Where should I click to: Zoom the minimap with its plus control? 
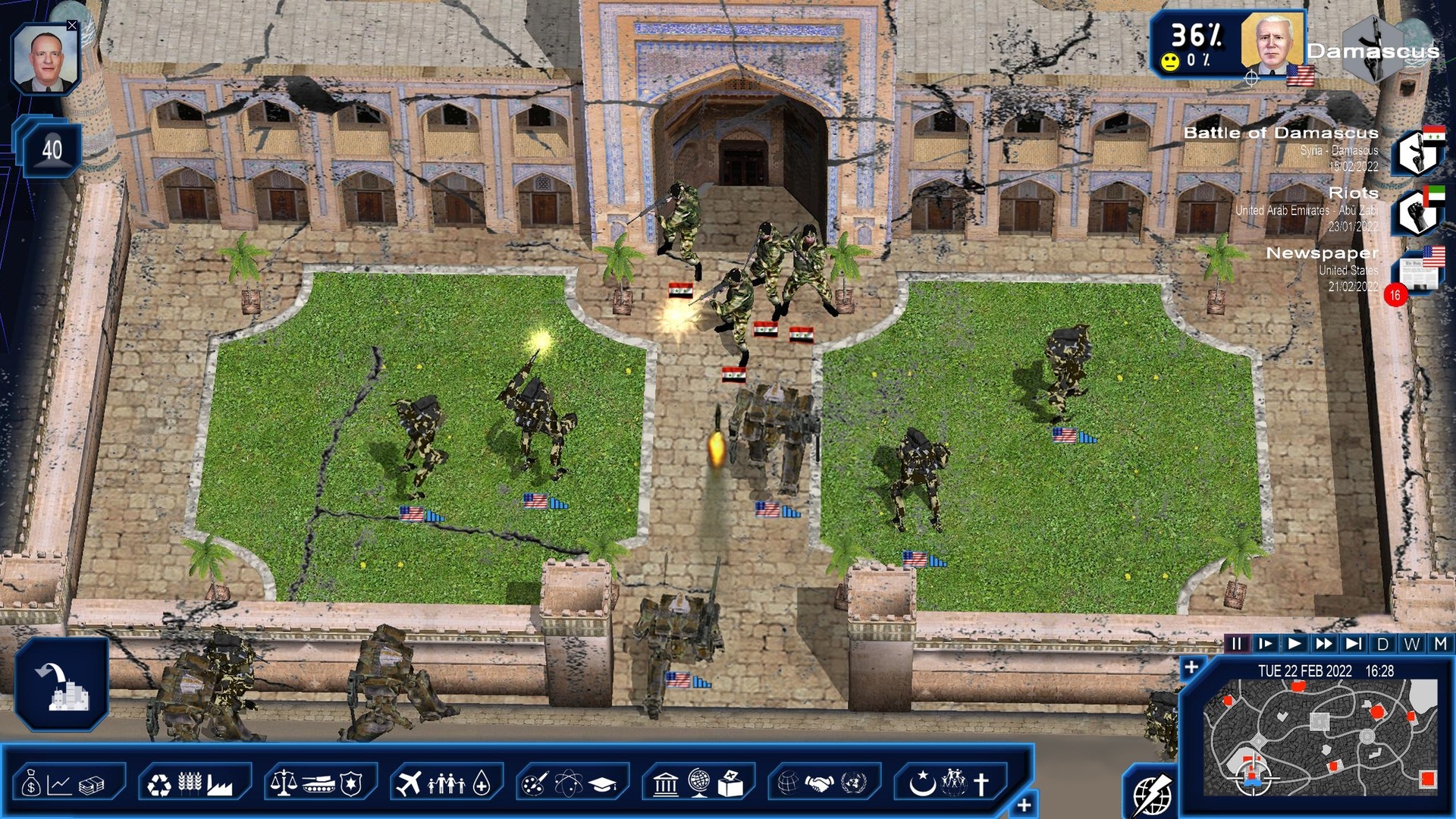[x=1192, y=667]
